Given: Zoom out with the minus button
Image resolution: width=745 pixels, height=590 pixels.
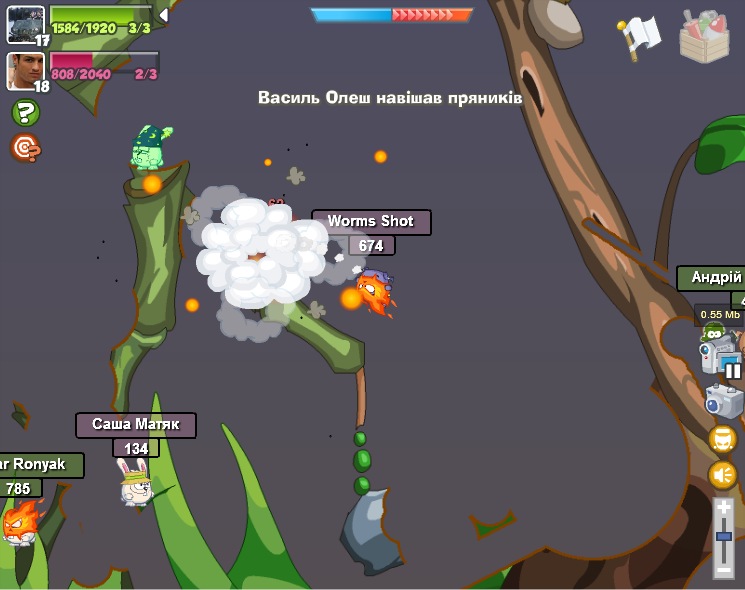Looking at the screenshot, I should pos(724,570).
